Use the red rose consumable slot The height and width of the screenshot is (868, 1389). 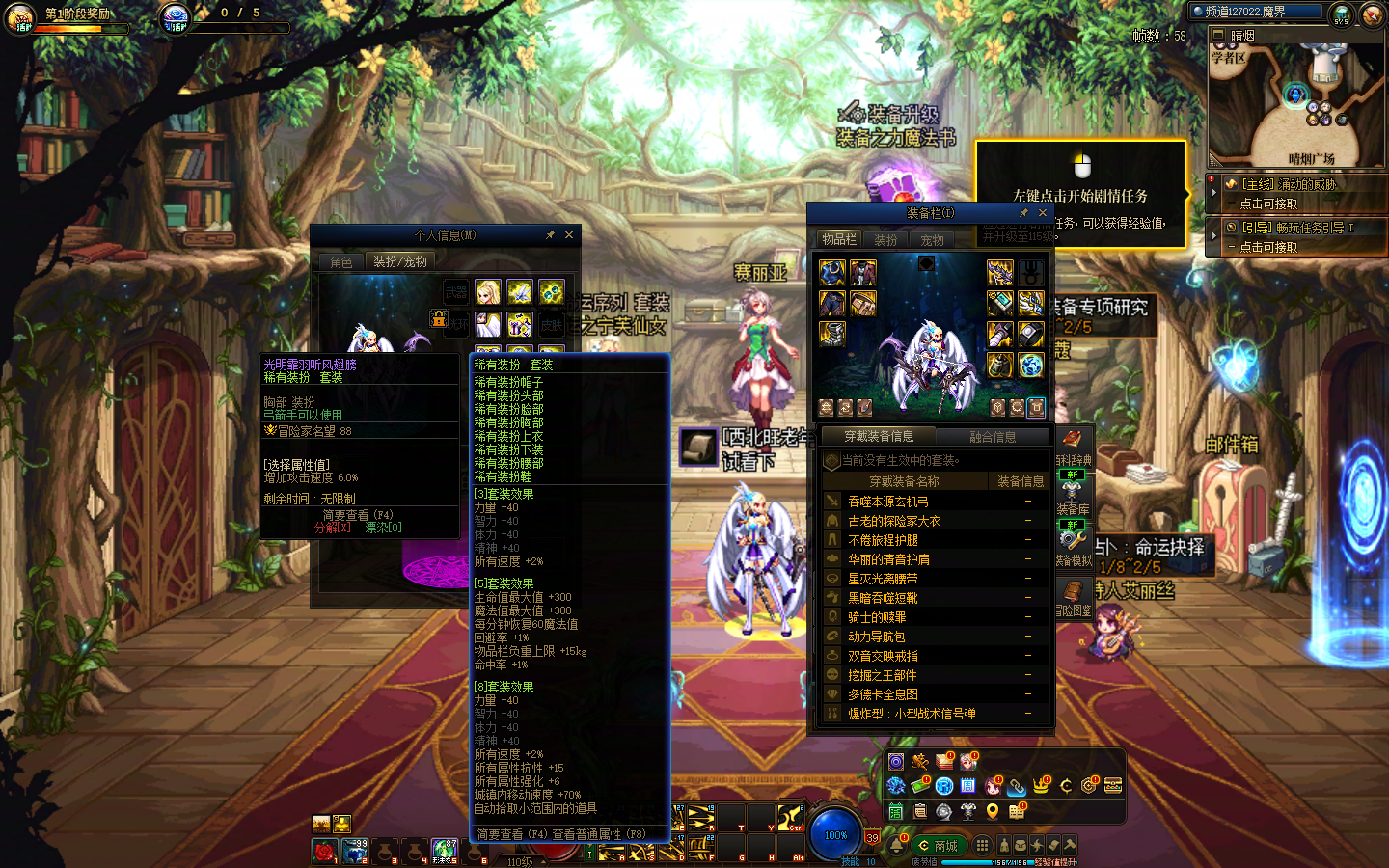[x=325, y=852]
